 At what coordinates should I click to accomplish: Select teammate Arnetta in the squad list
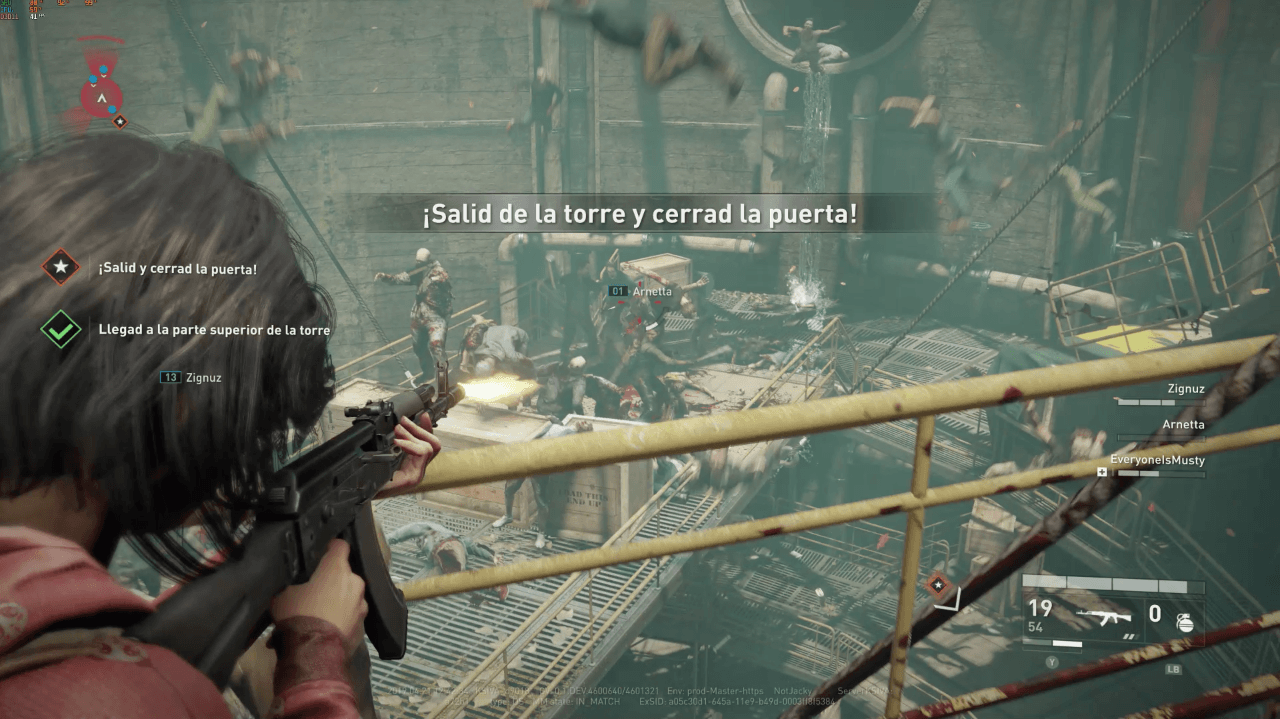point(1183,424)
